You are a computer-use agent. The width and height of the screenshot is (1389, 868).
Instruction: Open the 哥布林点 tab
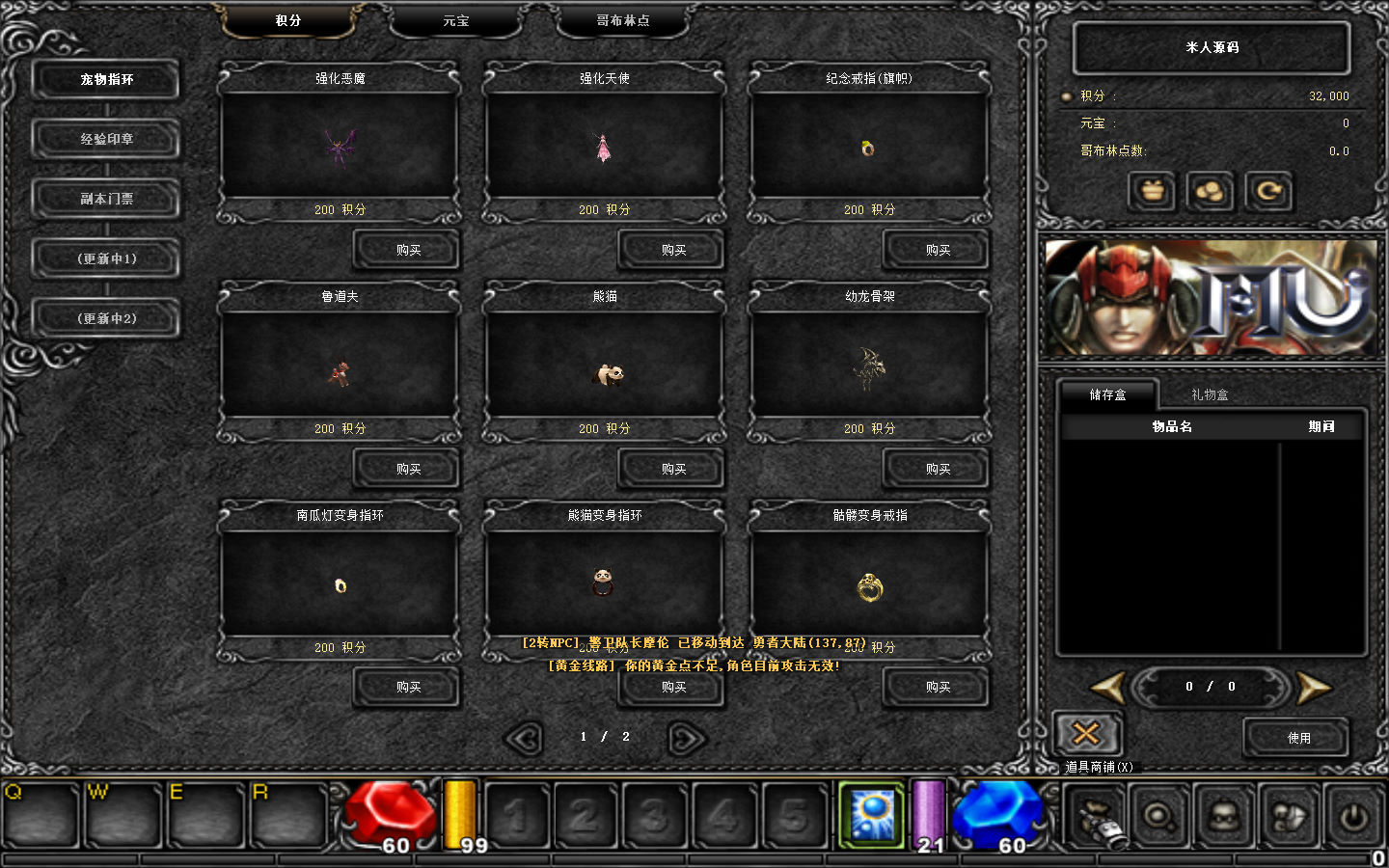tap(622, 20)
